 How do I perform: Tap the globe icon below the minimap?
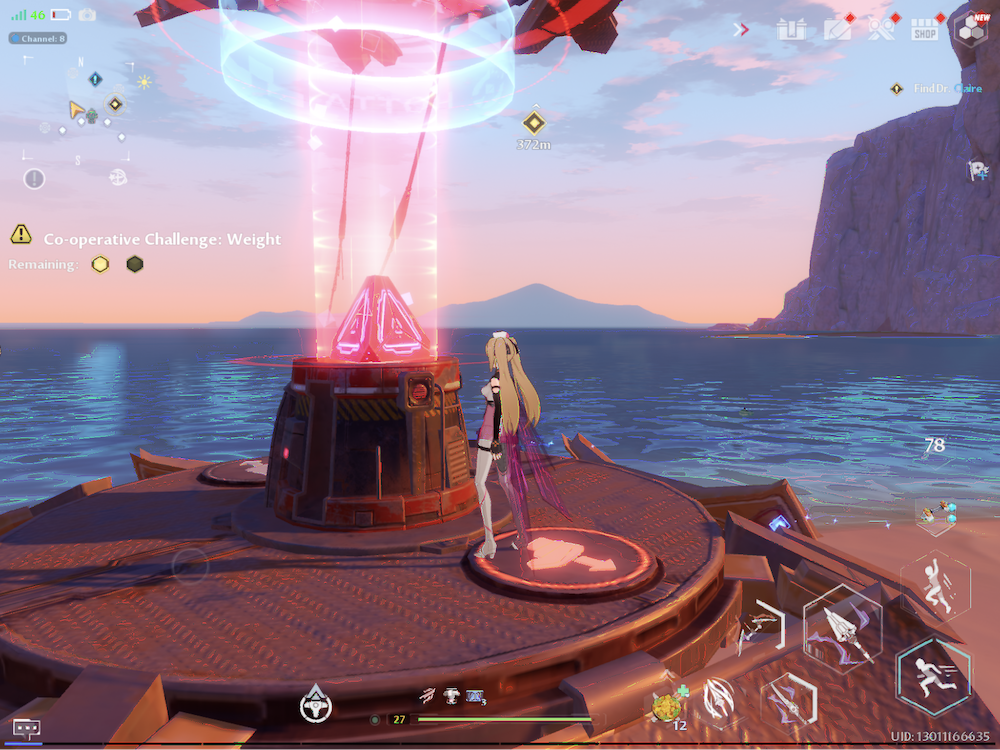(118, 177)
